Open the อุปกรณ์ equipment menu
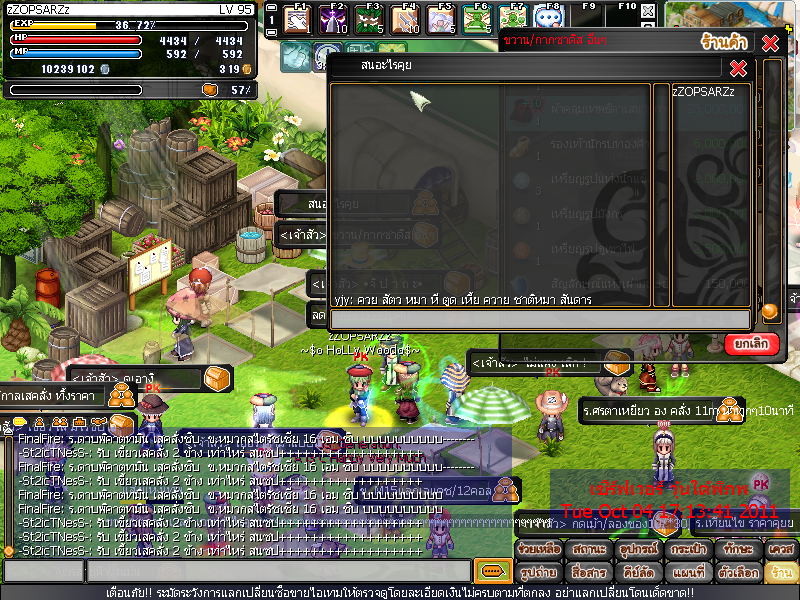The height and width of the screenshot is (600, 800). pos(636,551)
